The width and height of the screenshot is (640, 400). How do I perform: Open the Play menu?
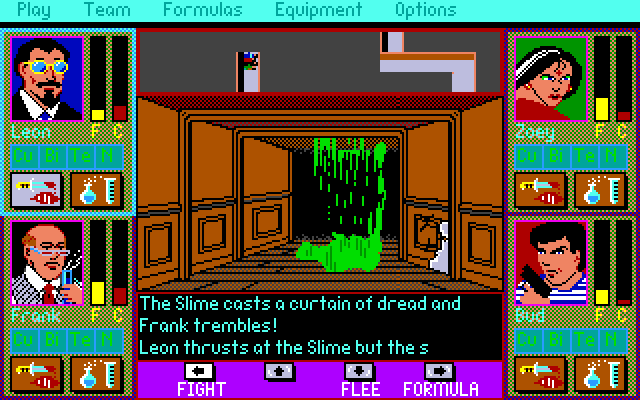34,11
